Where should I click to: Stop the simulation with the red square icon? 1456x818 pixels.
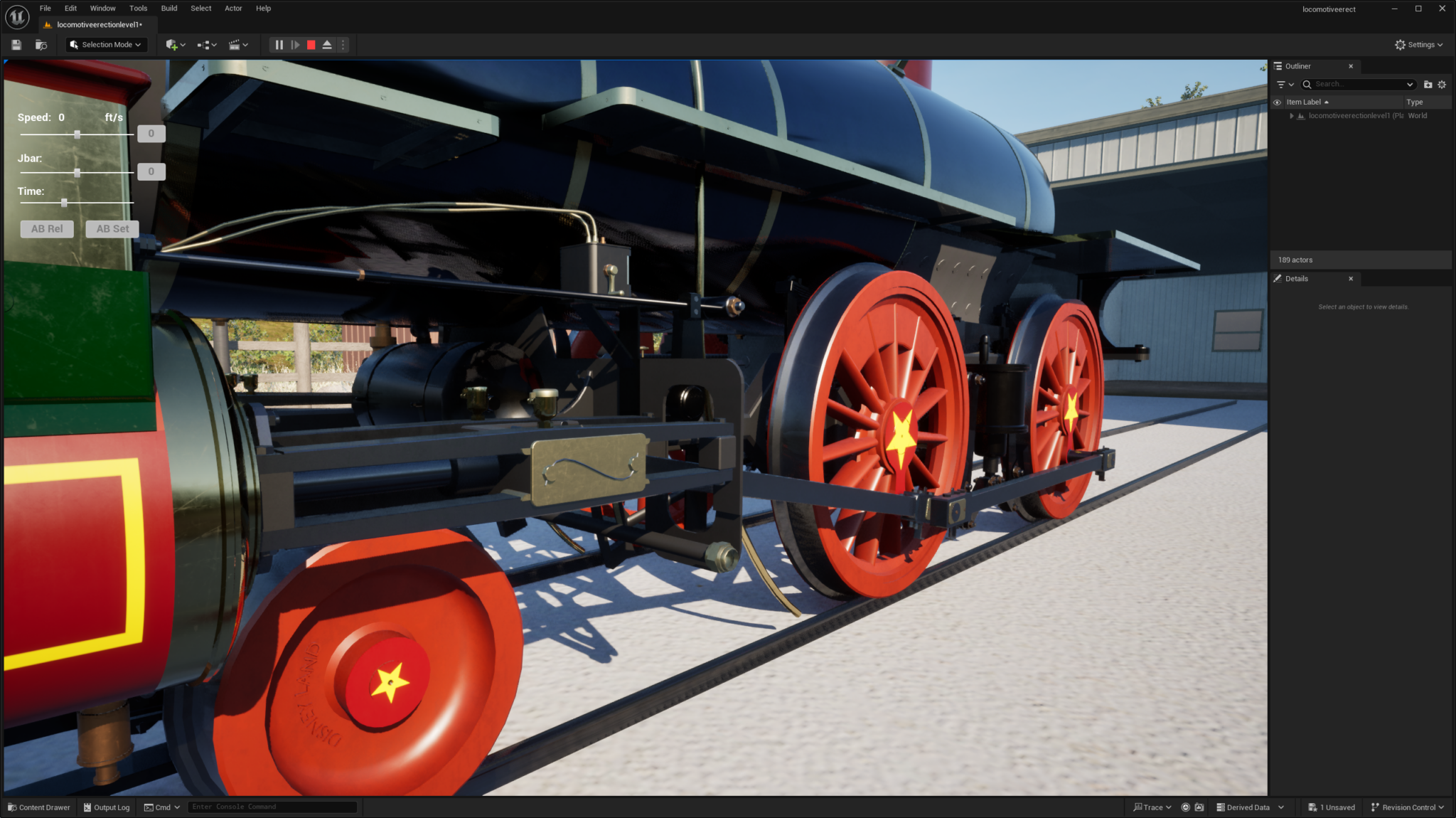coord(311,44)
